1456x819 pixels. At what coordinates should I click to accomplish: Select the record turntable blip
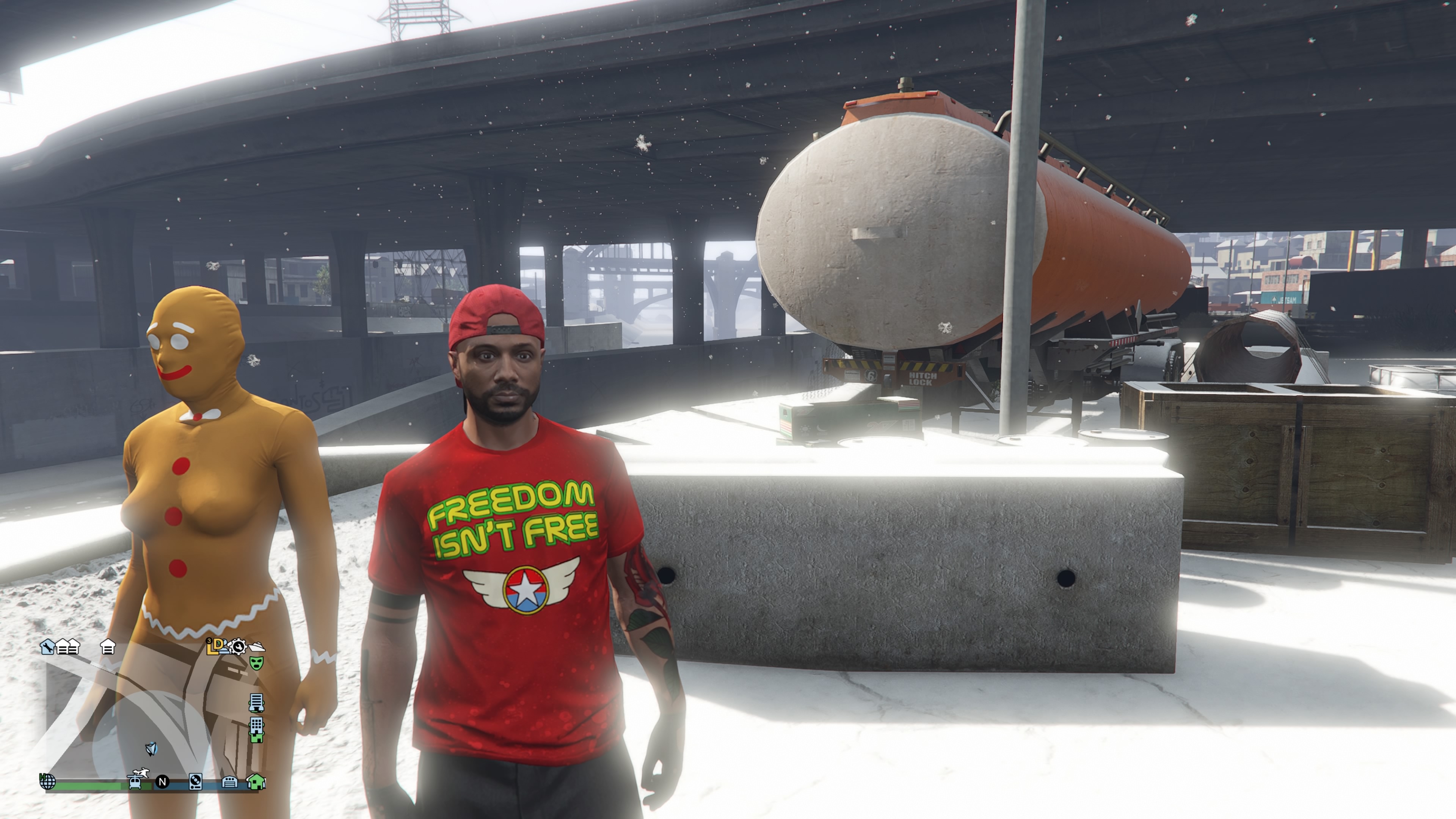tap(195, 782)
